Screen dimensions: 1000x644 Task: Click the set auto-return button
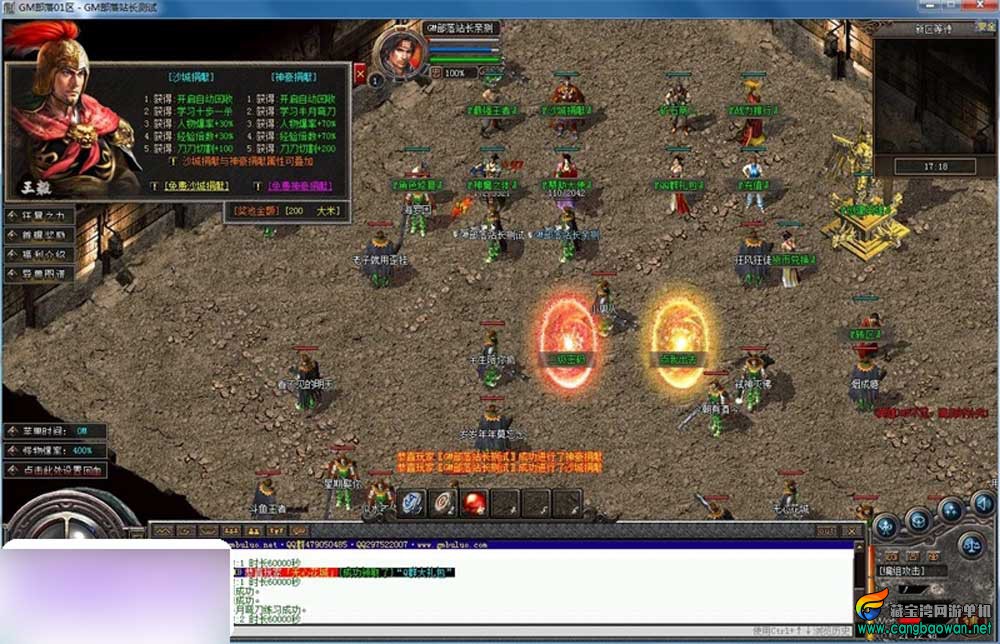[56, 469]
